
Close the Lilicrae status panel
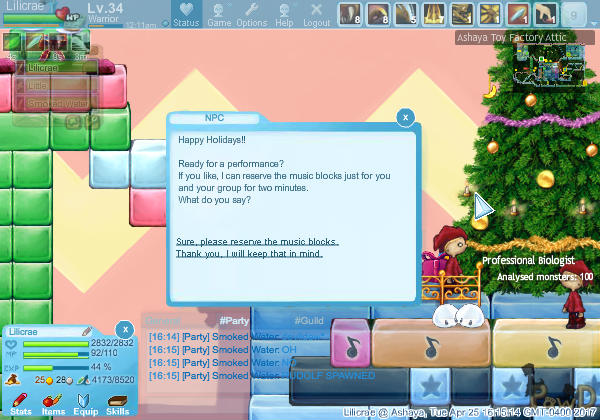(124, 328)
